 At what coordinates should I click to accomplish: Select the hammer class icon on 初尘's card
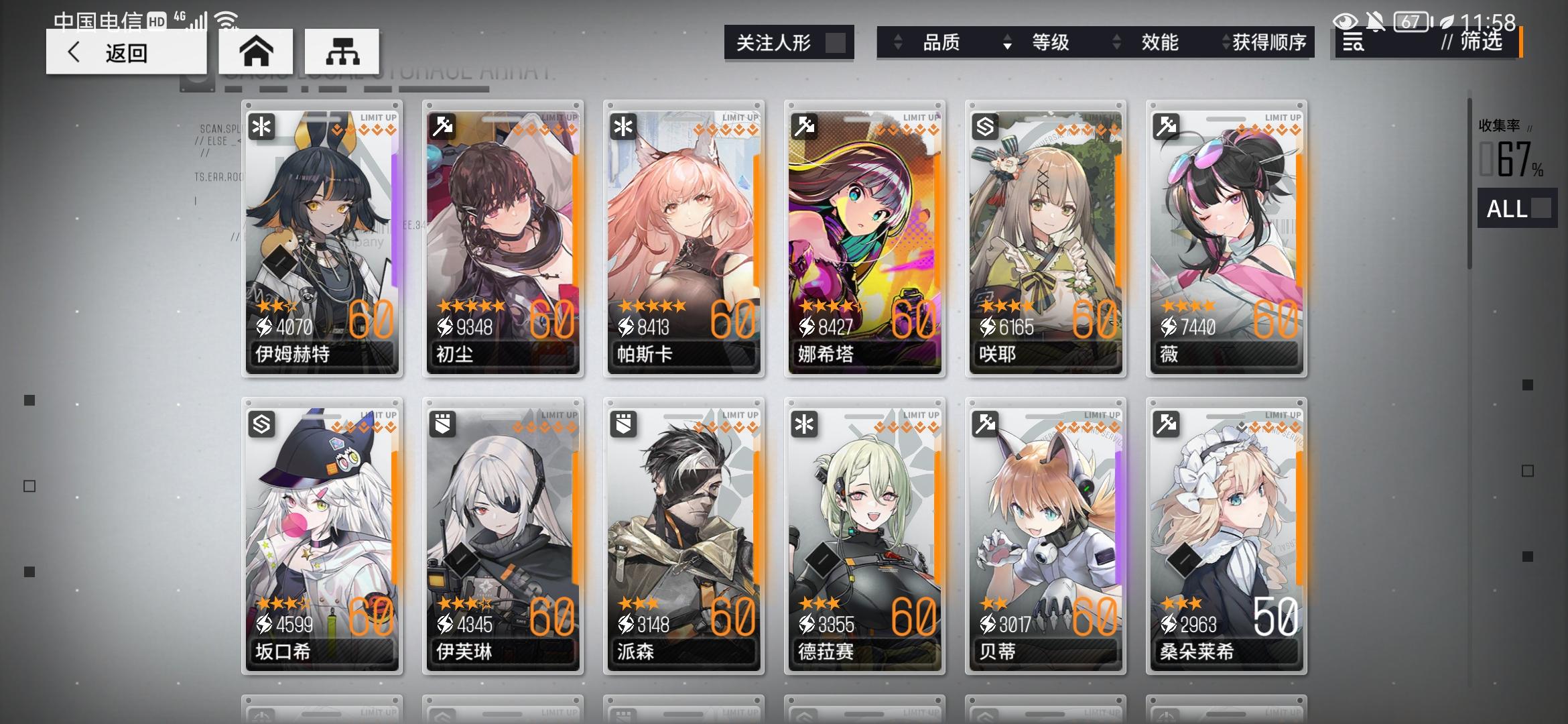(x=442, y=127)
